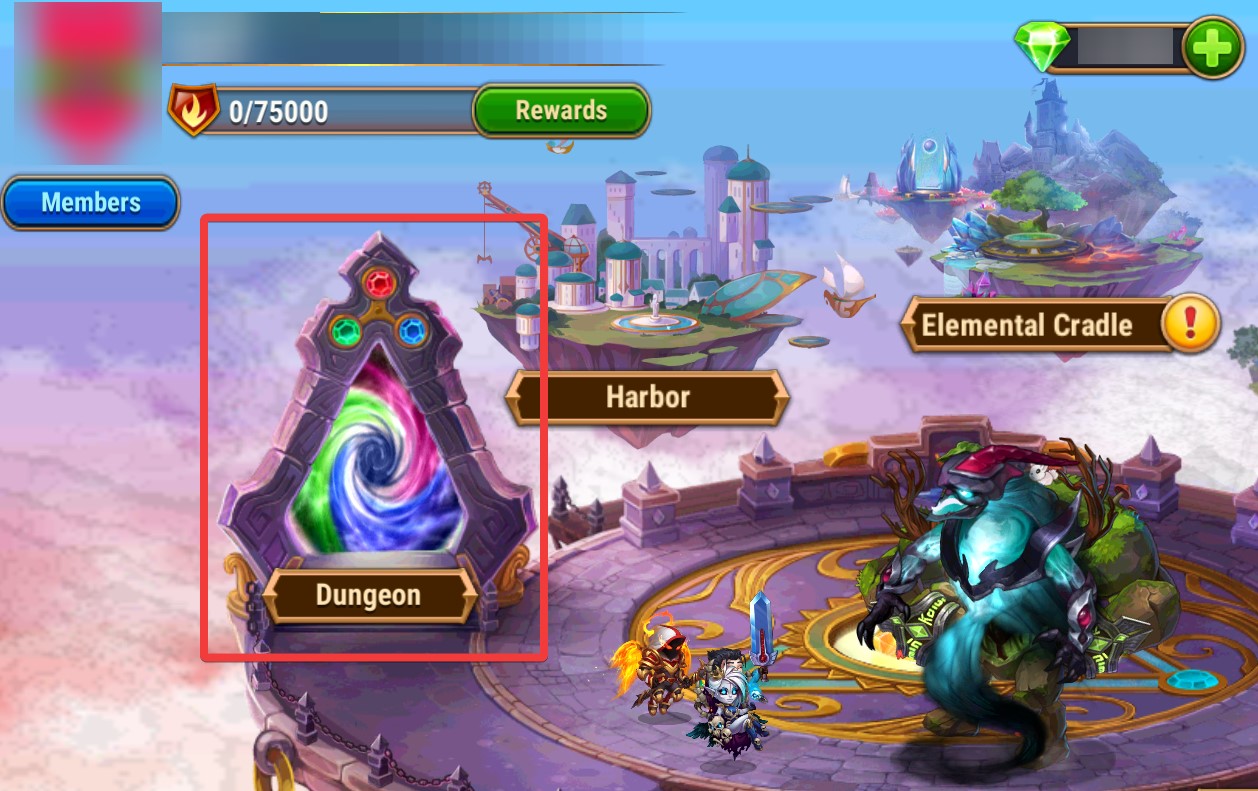
Task: Go to the Harbor
Action: pyautogui.click(x=647, y=397)
